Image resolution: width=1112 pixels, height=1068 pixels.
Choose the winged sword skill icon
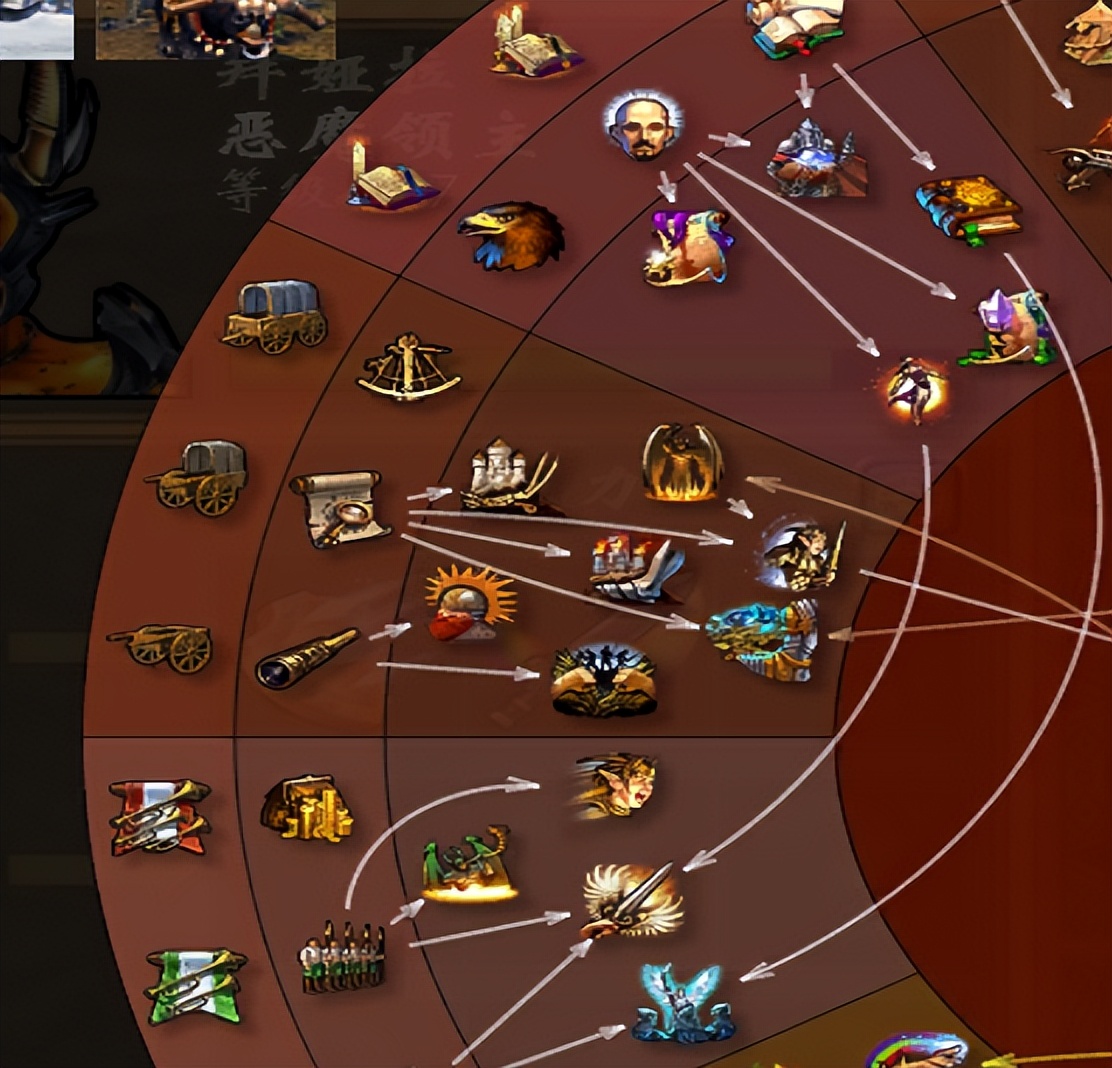pyautogui.click(x=633, y=900)
